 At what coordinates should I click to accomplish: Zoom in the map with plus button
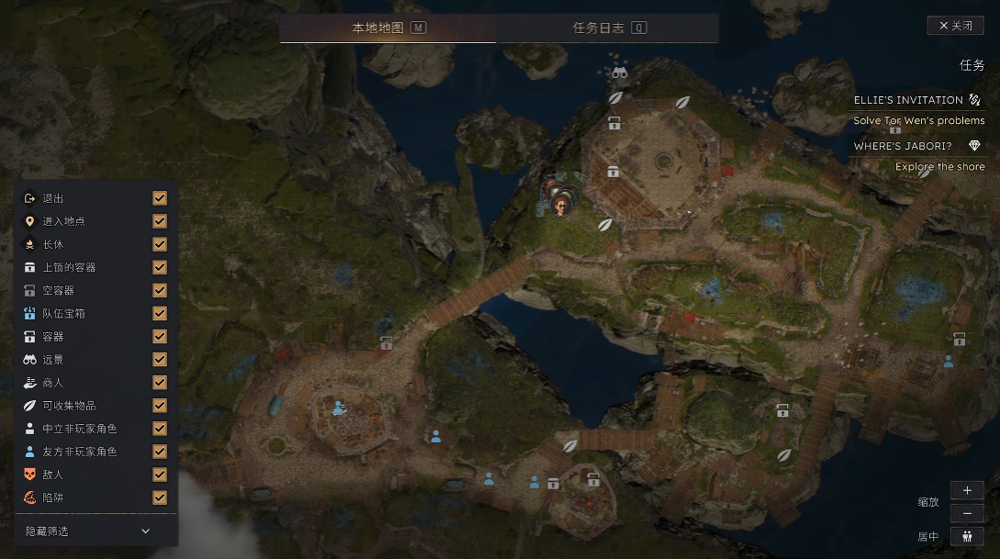(967, 490)
